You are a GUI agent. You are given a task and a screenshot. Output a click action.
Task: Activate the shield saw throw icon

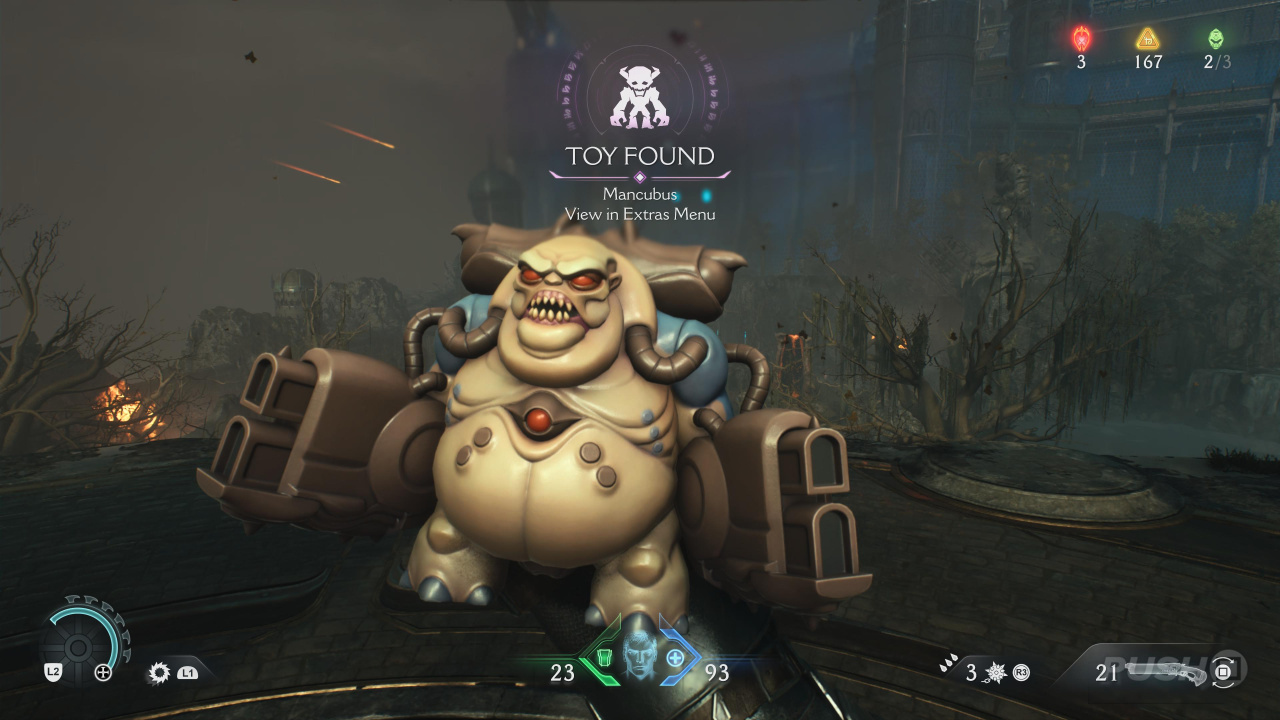point(159,673)
